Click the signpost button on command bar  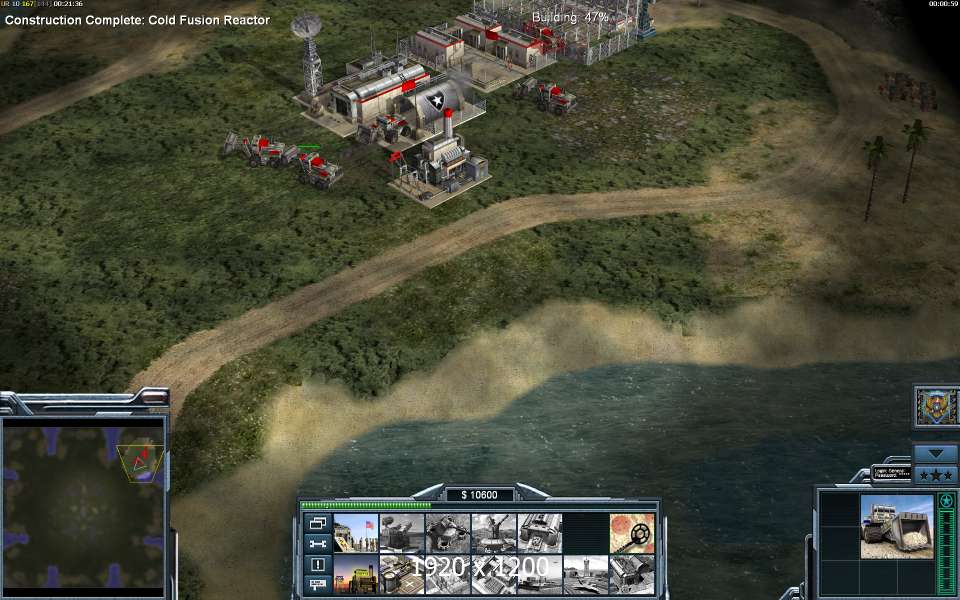click(x=318, y=584)
